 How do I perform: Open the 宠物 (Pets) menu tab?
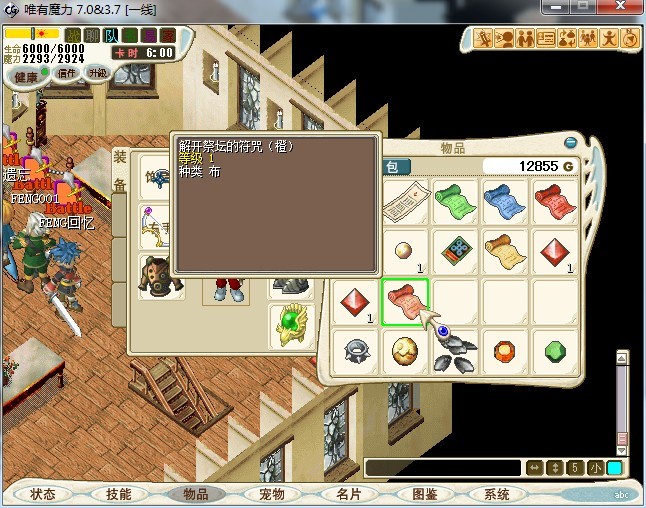tap(272, 494)
